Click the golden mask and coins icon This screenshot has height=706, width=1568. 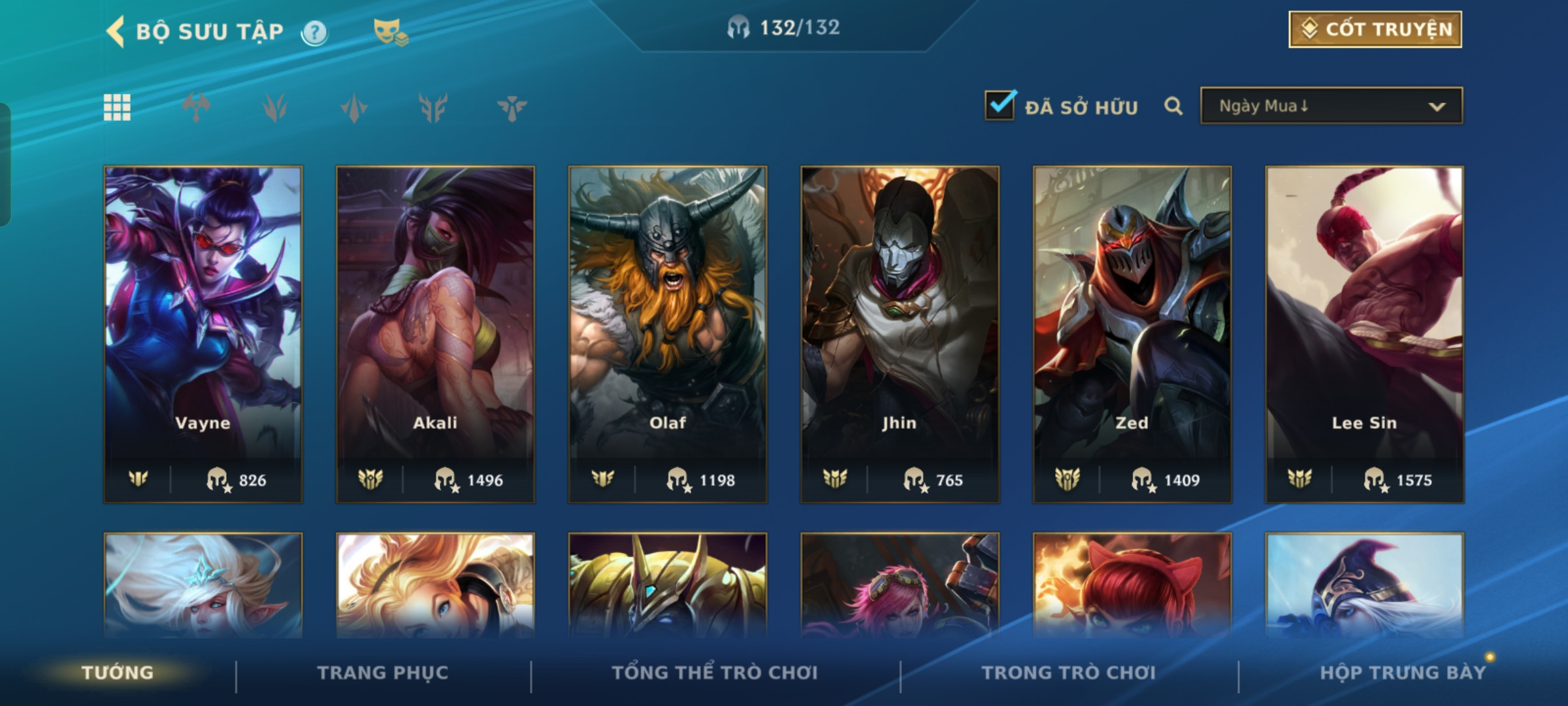point(390,32)
